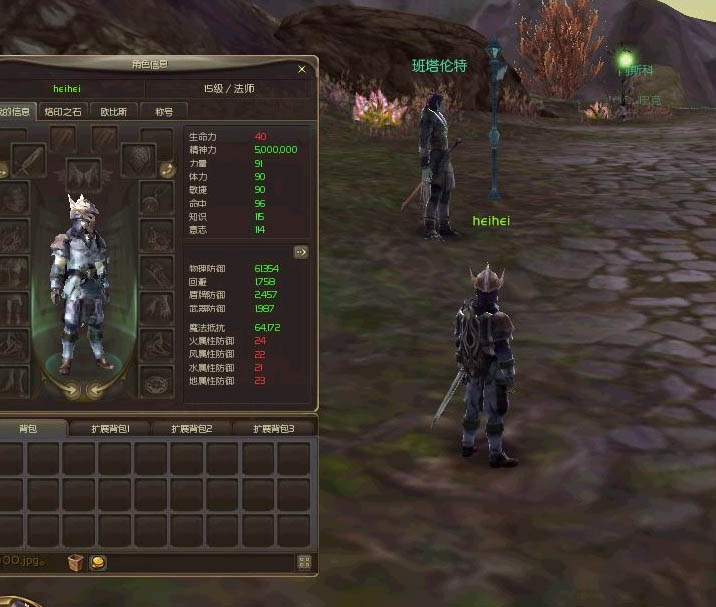Click the arrow button above 物理防御 stats
Viewport: 716px width, 607px height.
tap(300, 252)
